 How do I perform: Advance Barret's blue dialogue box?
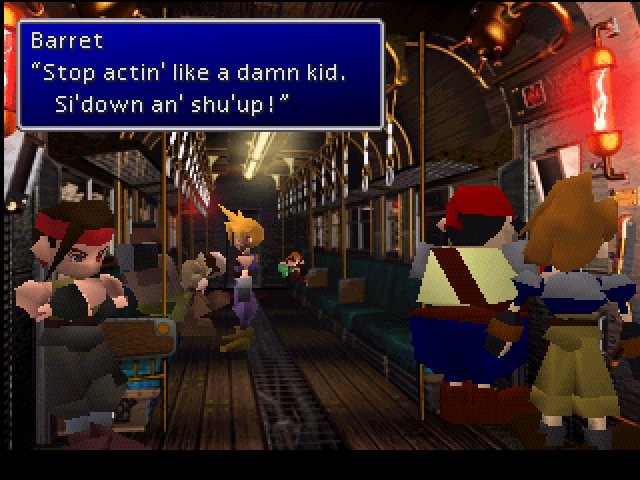click(200, 75)
